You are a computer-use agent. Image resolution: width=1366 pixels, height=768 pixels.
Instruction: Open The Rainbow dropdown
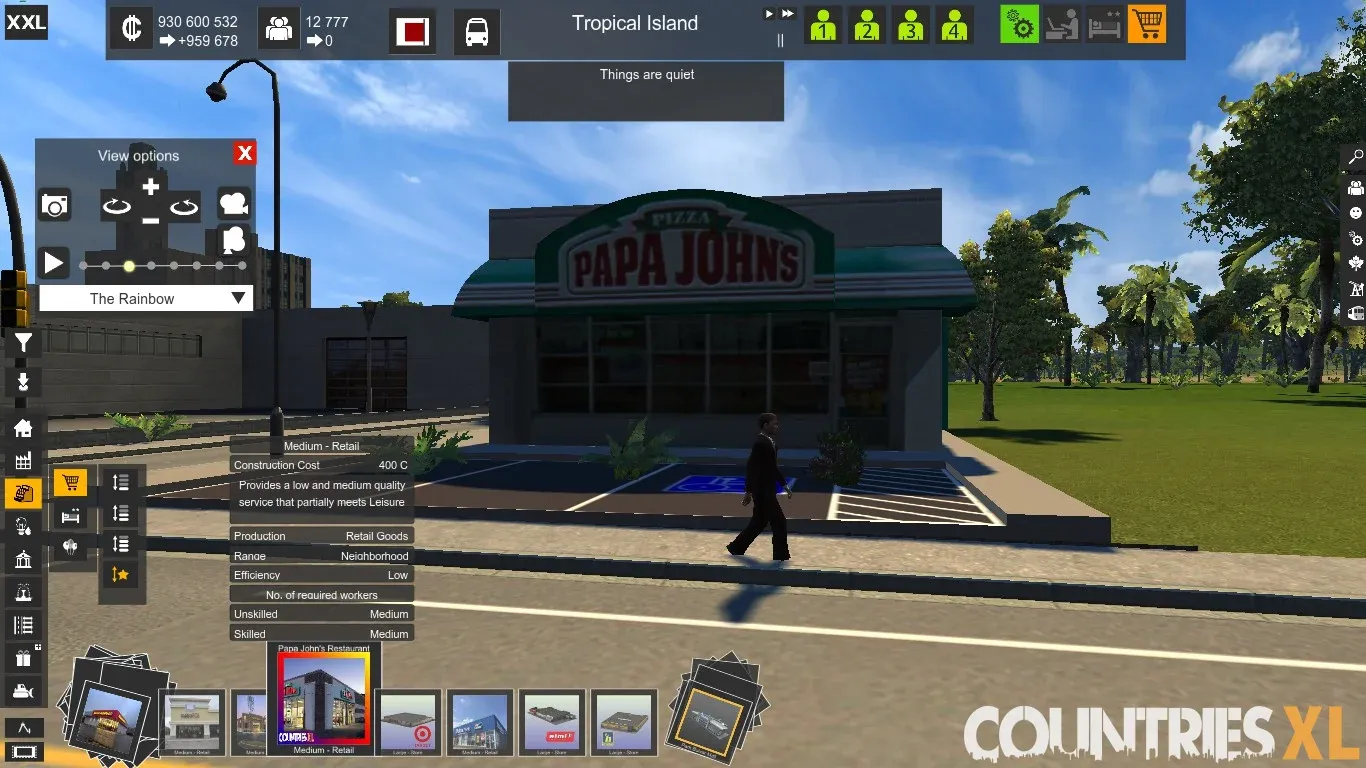146,298
